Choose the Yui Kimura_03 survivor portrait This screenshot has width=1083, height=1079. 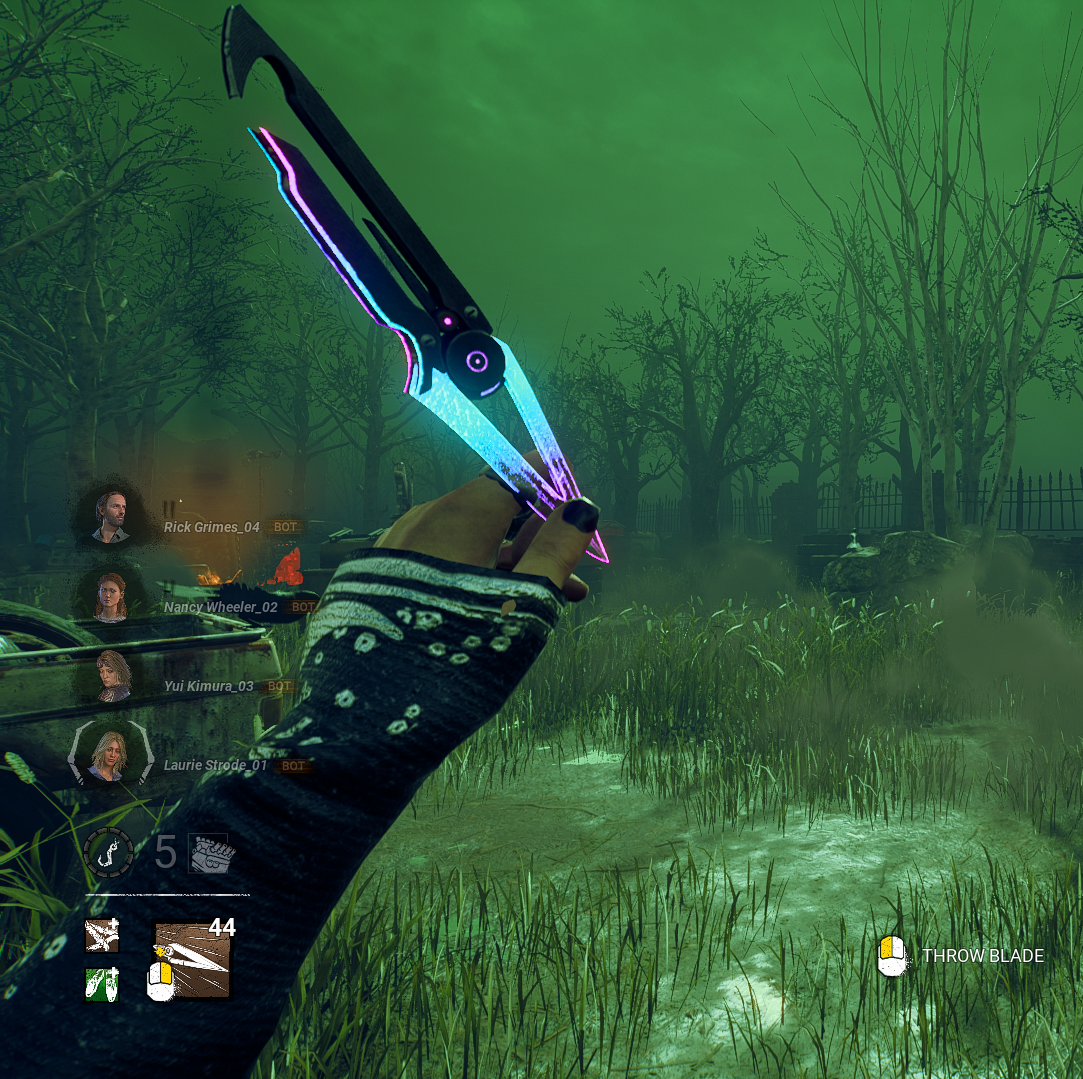[111, 675]
